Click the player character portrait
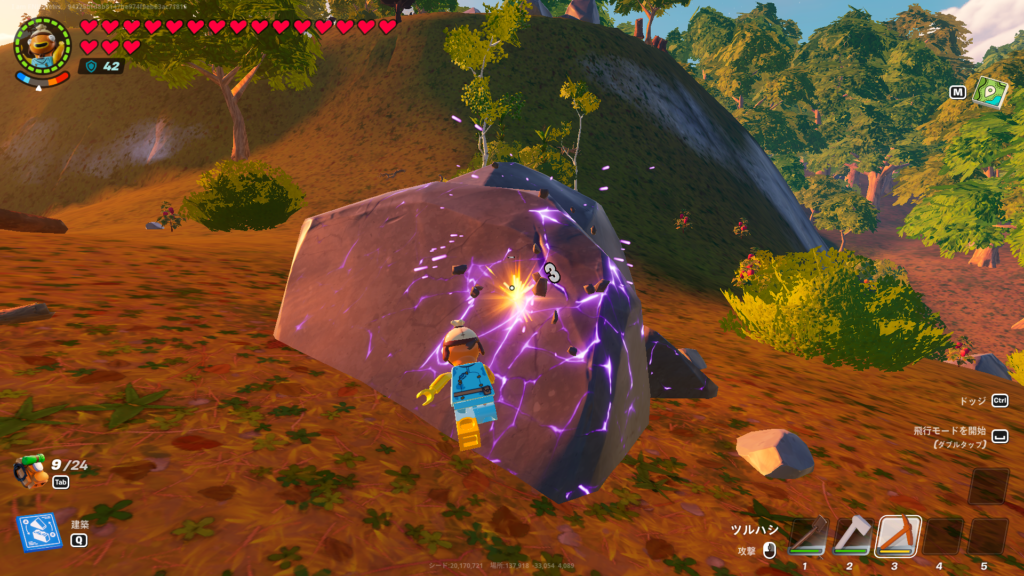The width and height of the screenshot is (1024, 576). 43,46
